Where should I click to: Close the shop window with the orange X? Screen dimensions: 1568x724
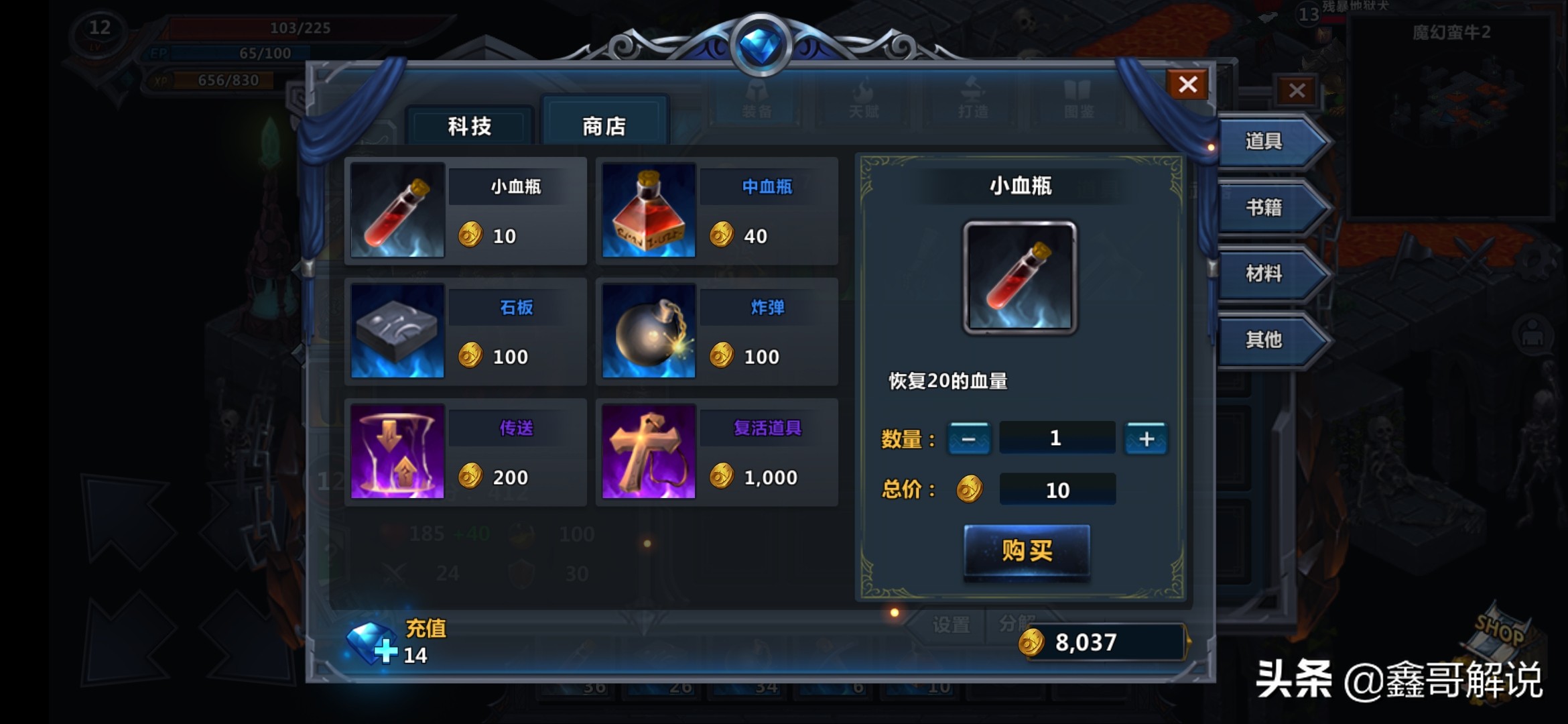pyautogui.click(x=1187, y=84)
